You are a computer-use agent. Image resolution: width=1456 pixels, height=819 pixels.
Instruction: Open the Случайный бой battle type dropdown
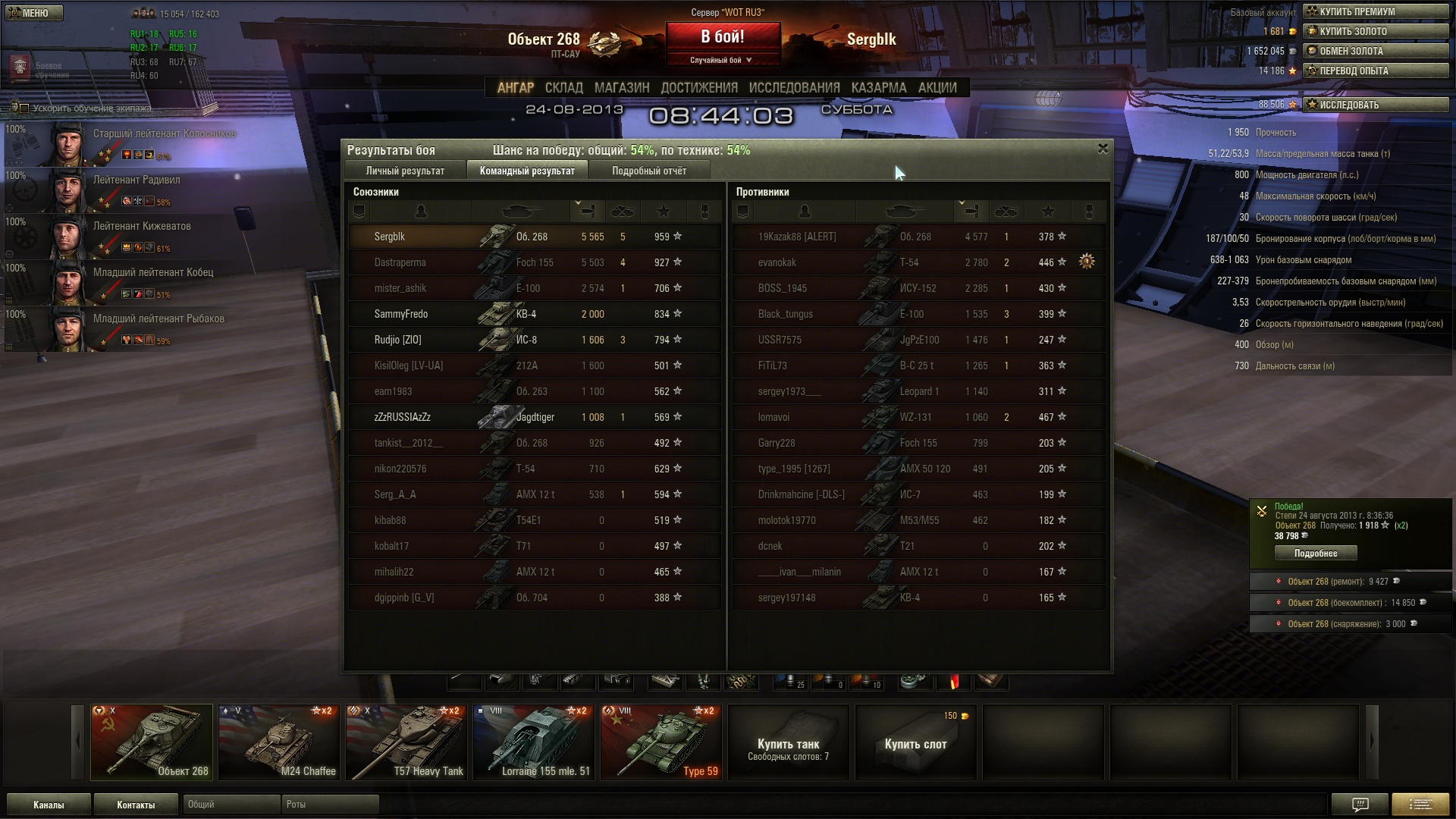click(x=722, y=60)
